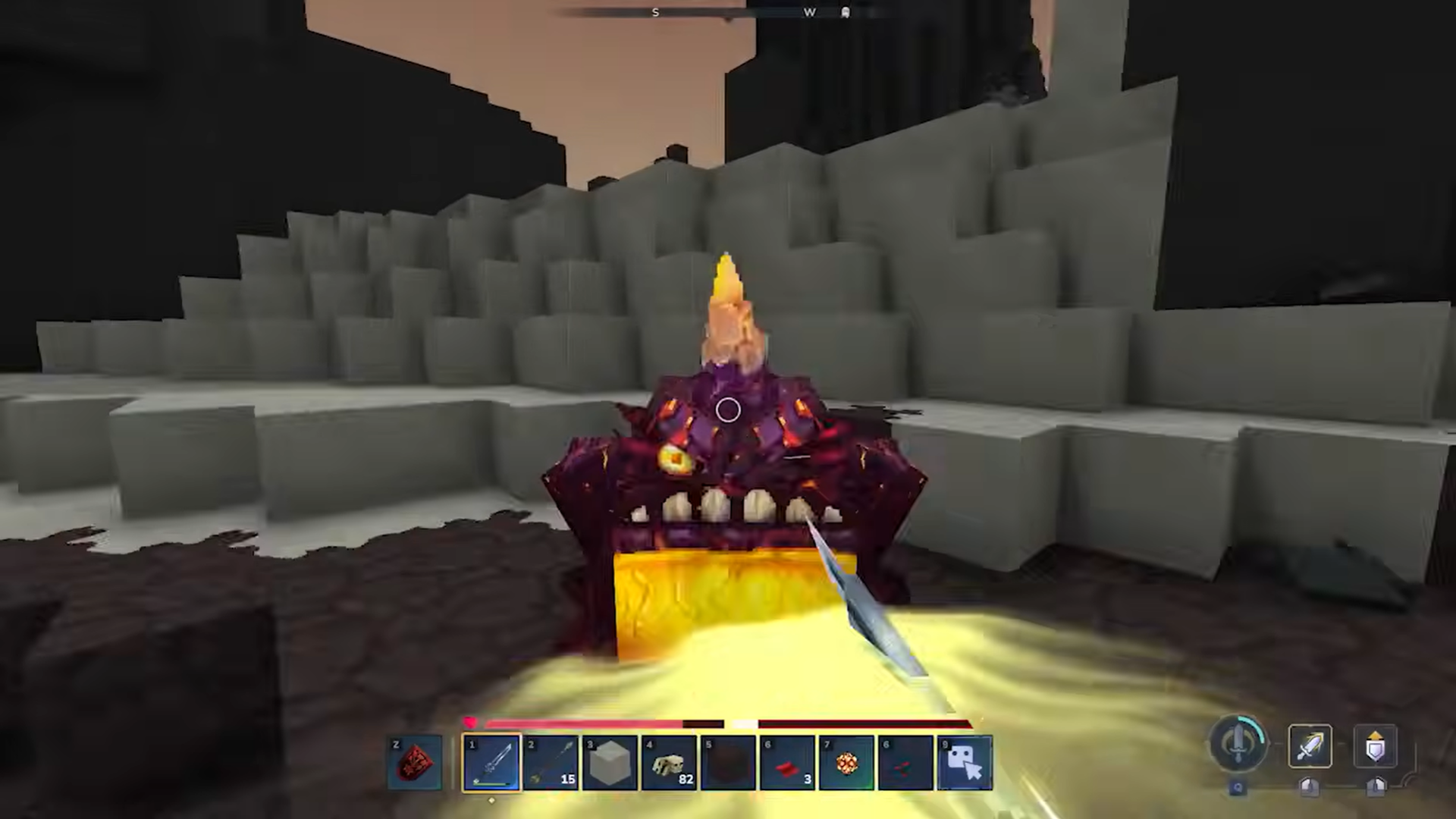Pick the stone block in hotbar slot 3
Screen dimensions: 1456x819
[610, 761]
